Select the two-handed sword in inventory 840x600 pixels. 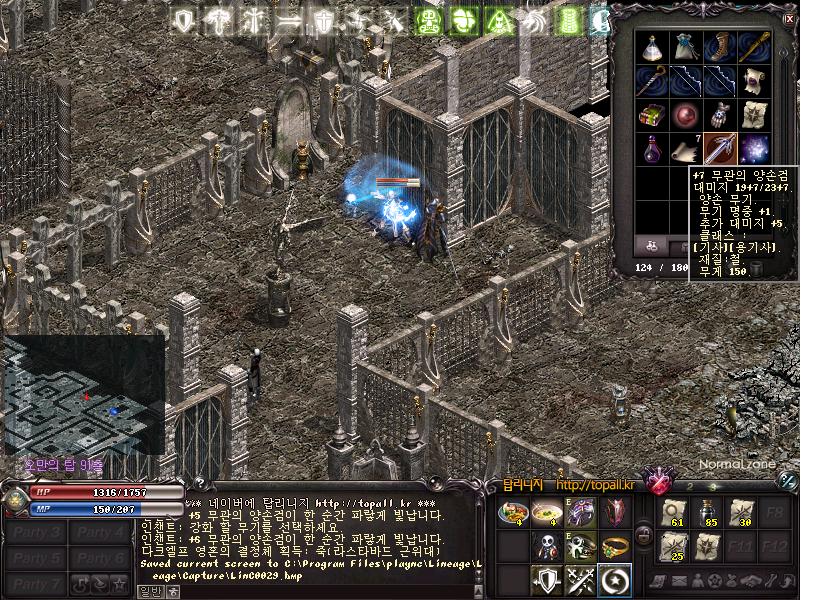click(x=719, y=148)
